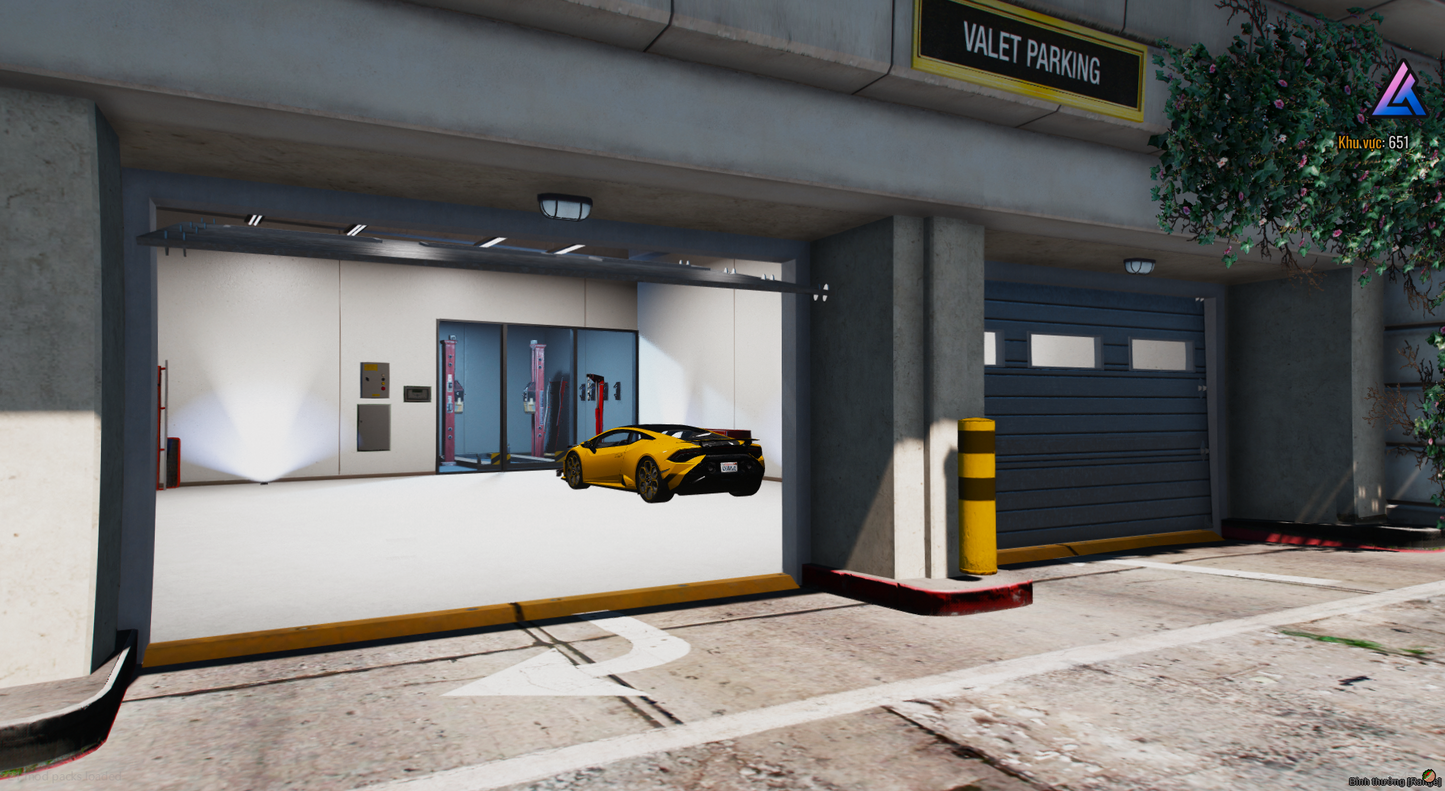Viewport: 1445px width, 791px height.
Task: Click the pink-blue triangle server logo
Action: click(x=1398, y=92)
